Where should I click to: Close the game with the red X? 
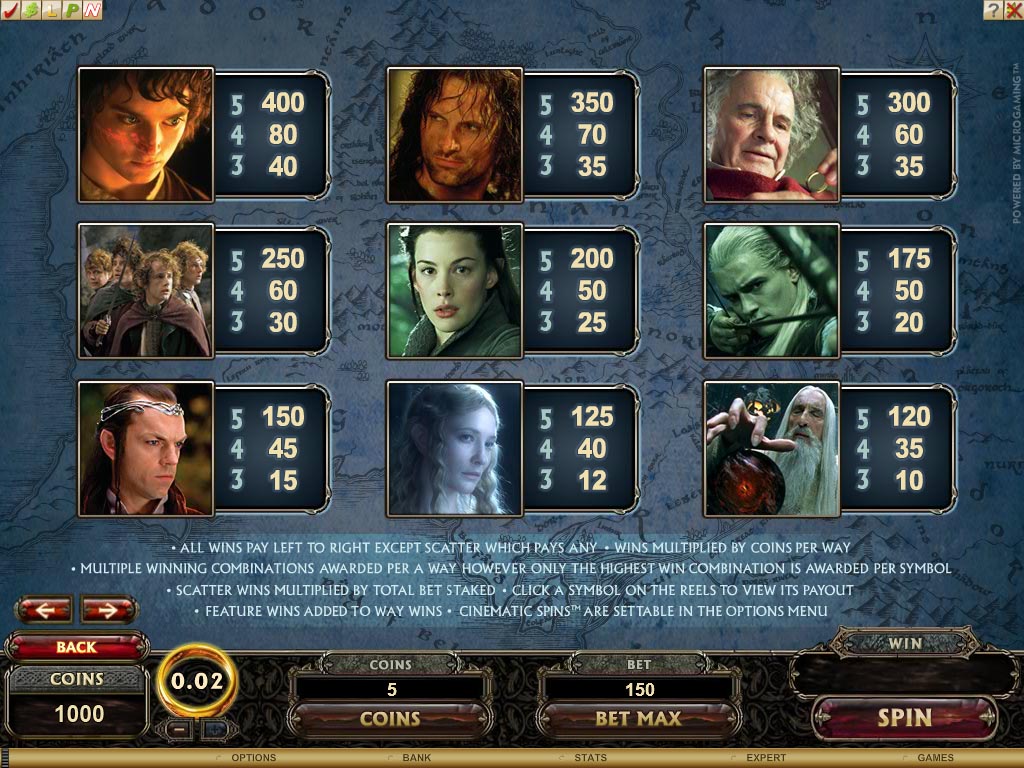tap(1012, 10)
